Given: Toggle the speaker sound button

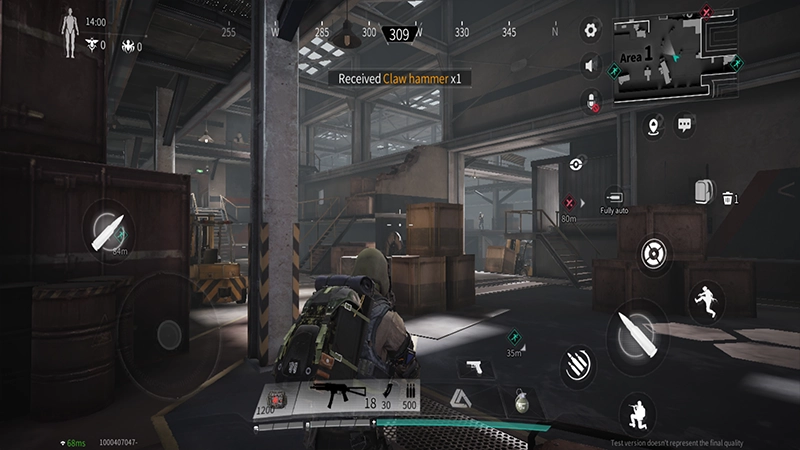Looking at the screenshot, I should pyautogui.click(x=591, y=66).
